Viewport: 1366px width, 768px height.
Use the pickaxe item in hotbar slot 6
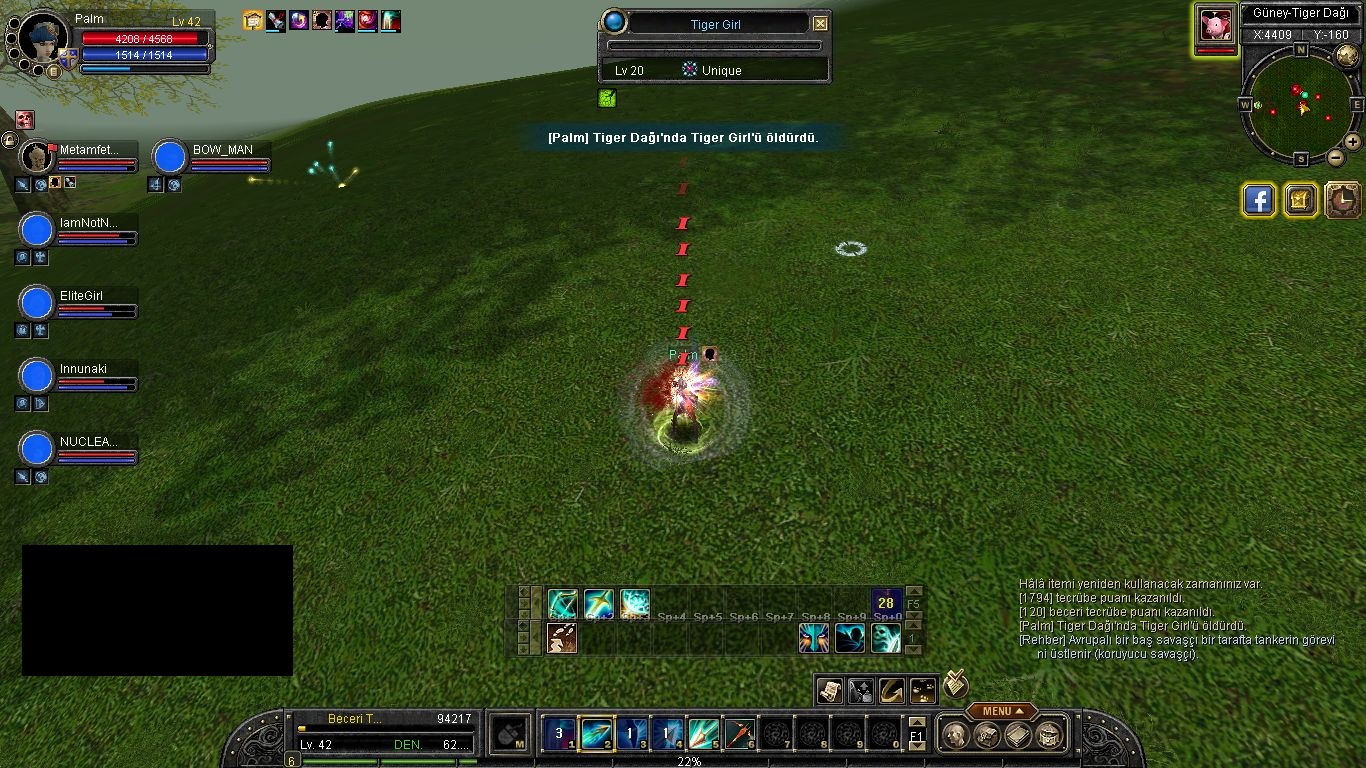[740, 735]
